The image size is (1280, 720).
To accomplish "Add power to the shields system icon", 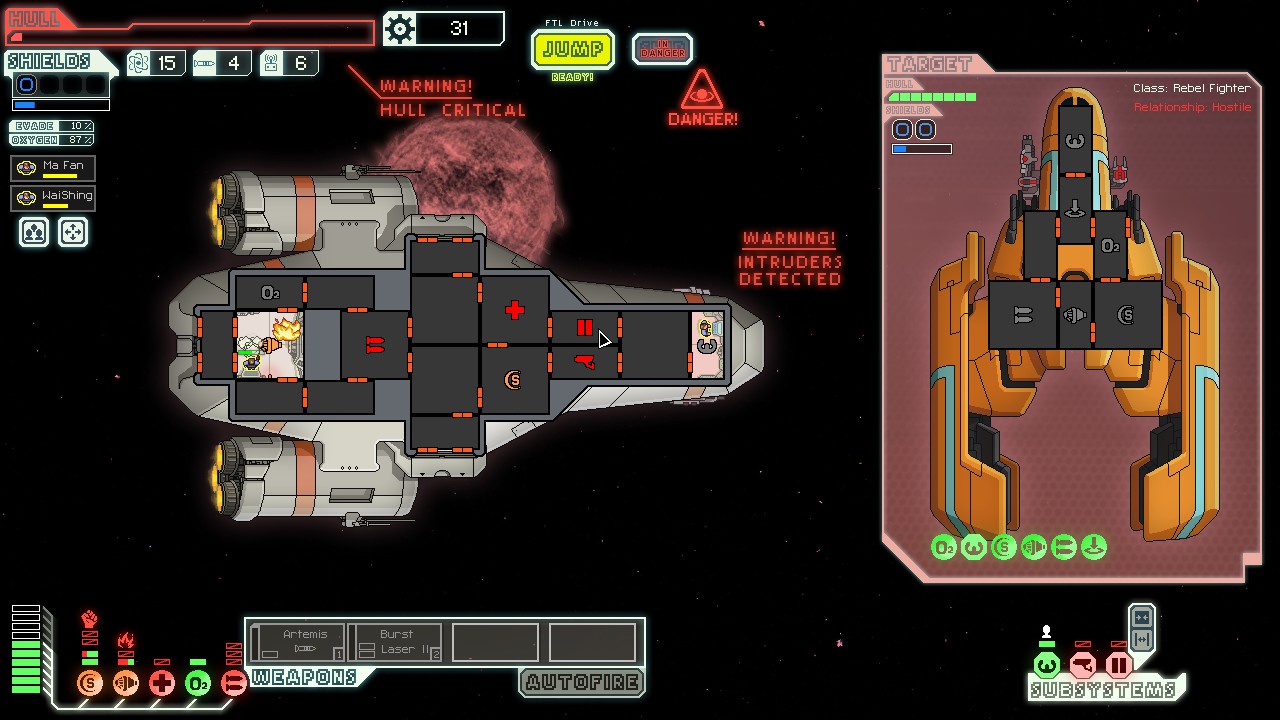I will (90, 683).
